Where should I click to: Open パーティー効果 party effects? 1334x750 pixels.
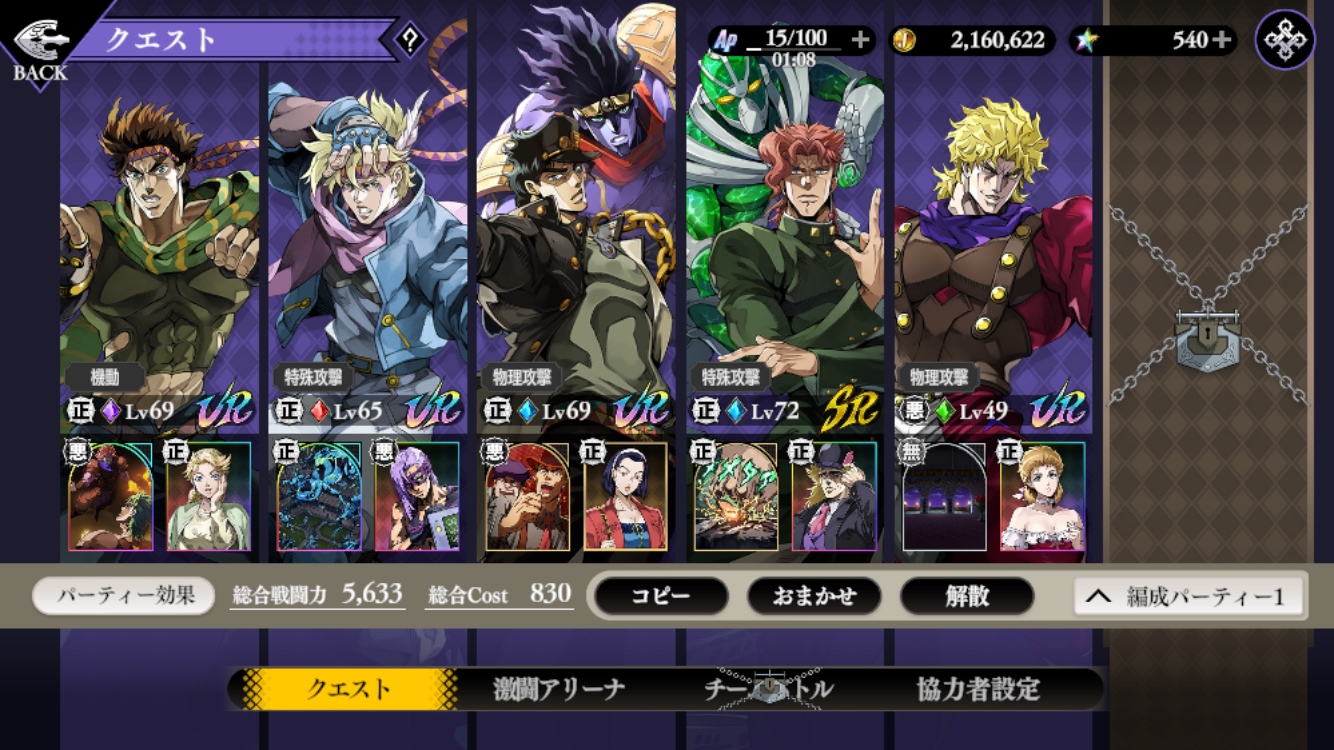(x=124, y=596)
